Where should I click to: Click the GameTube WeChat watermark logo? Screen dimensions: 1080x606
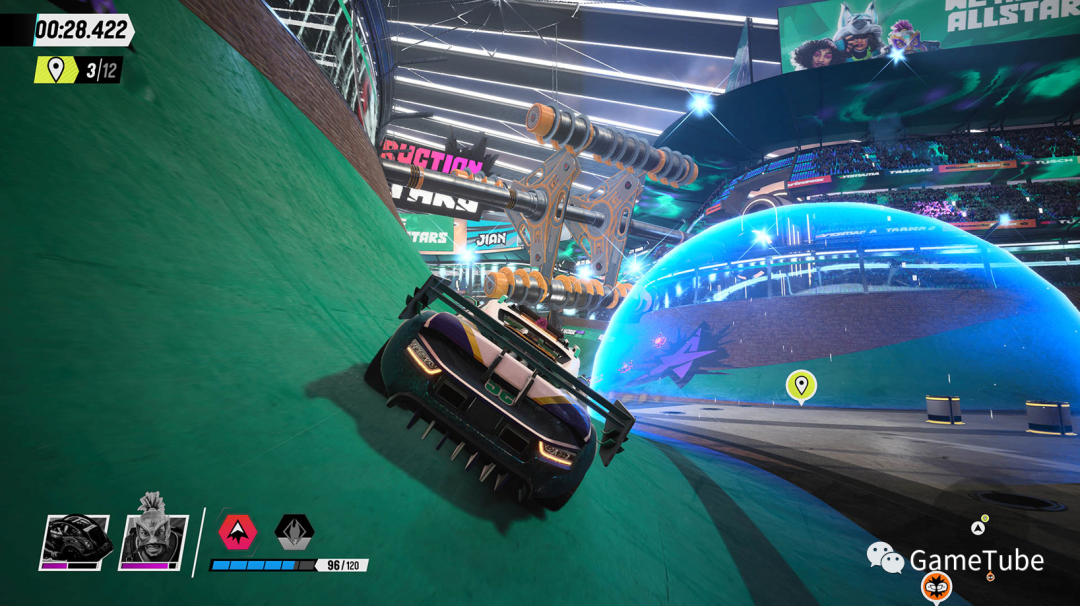tap(884, 557)
